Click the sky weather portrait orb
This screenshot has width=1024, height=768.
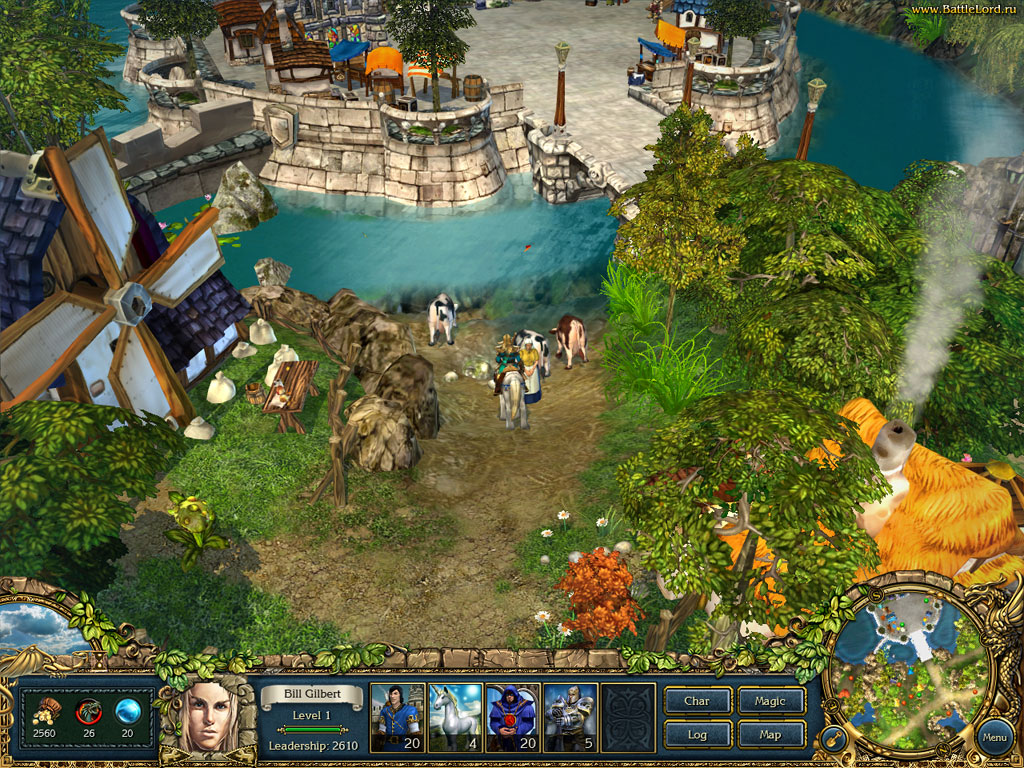pos(38,630)
